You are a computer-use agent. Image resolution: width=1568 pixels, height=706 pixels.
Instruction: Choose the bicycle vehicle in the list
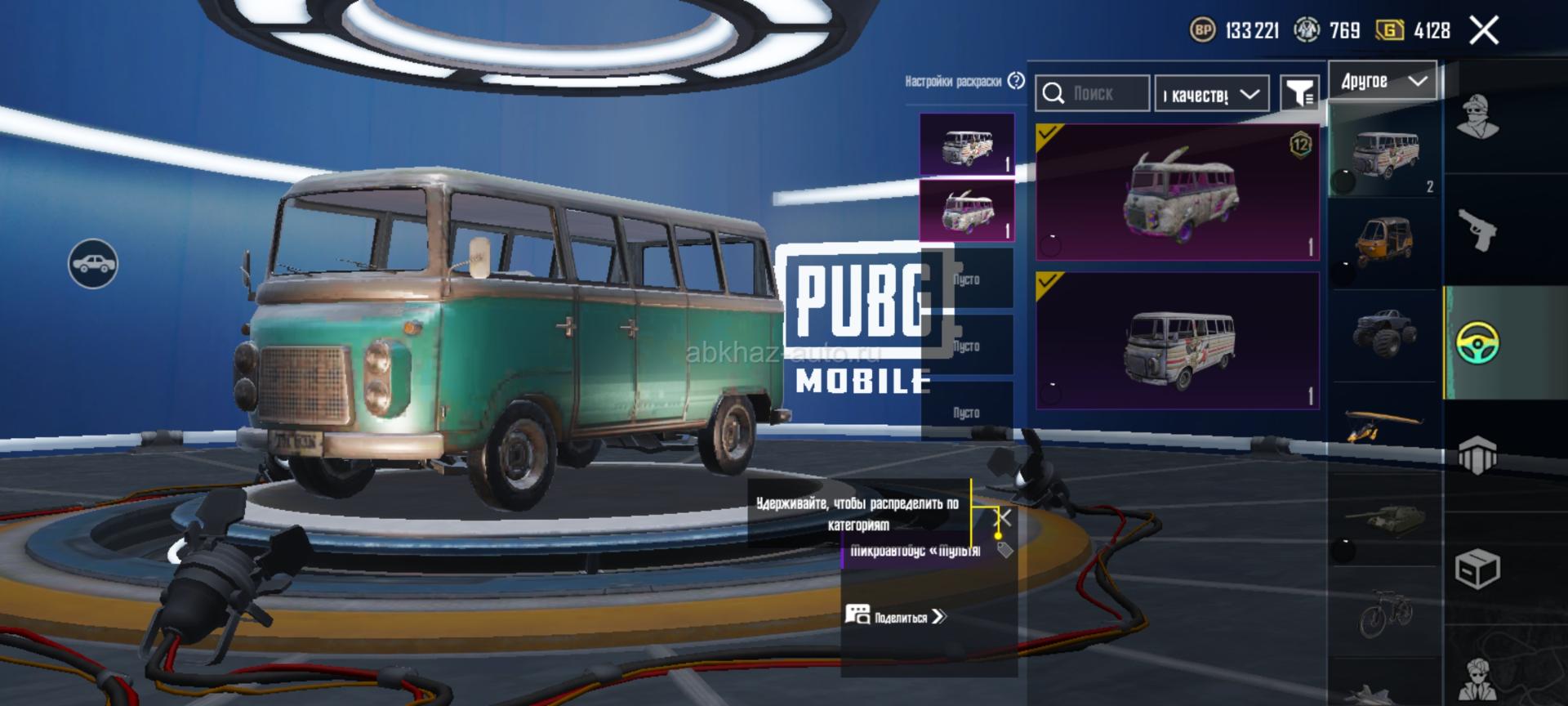point(1384,613)
